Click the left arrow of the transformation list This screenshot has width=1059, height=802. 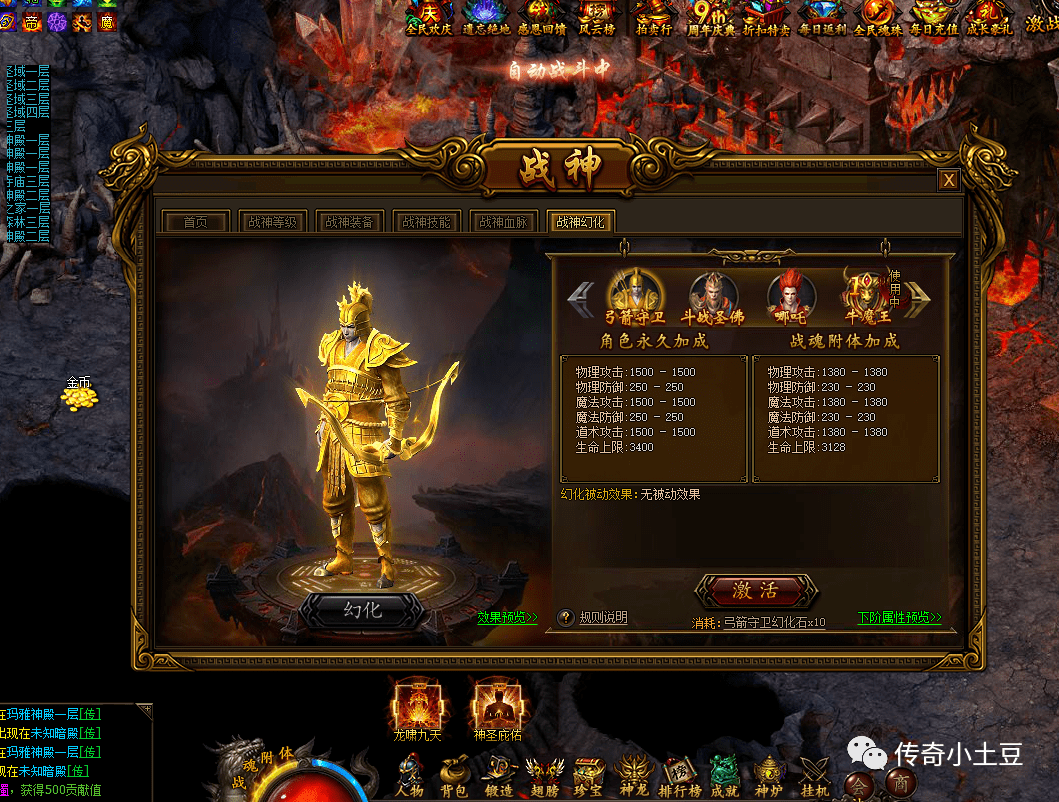point(581,296)
